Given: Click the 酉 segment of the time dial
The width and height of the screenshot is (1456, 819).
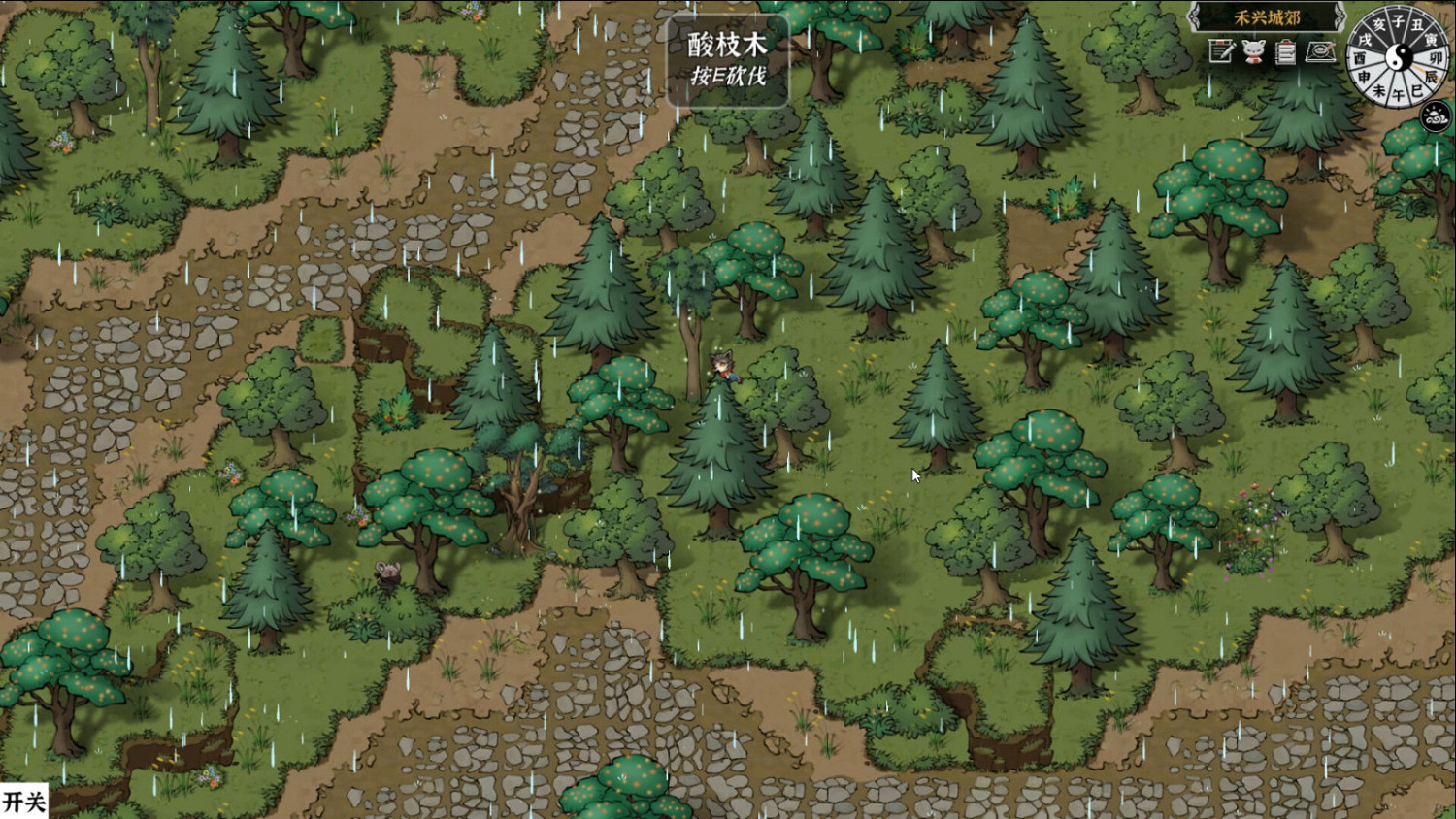Looking at the screenshot, I should point(1360,56).
